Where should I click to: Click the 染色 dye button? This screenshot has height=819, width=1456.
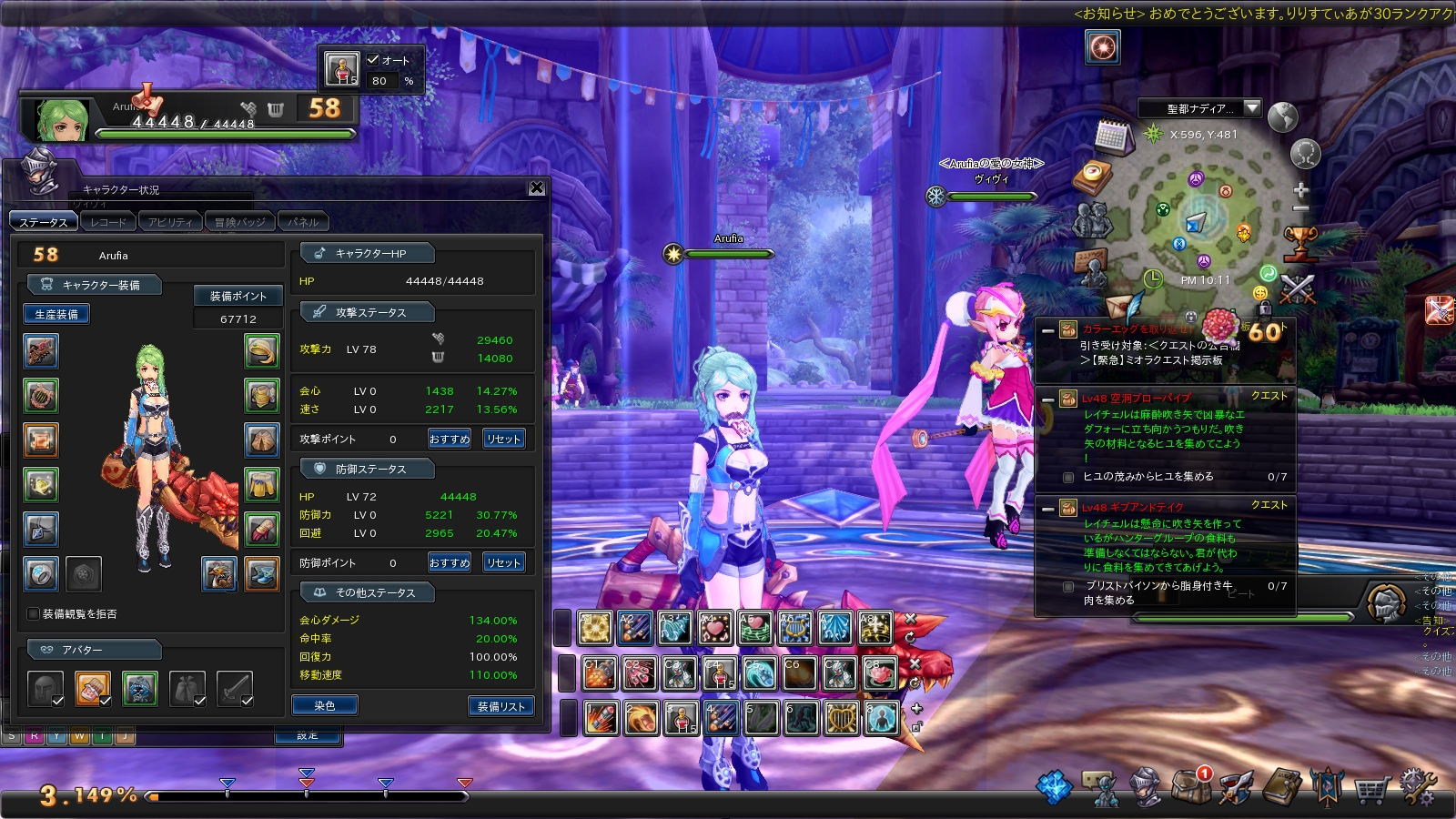[325, 705]
